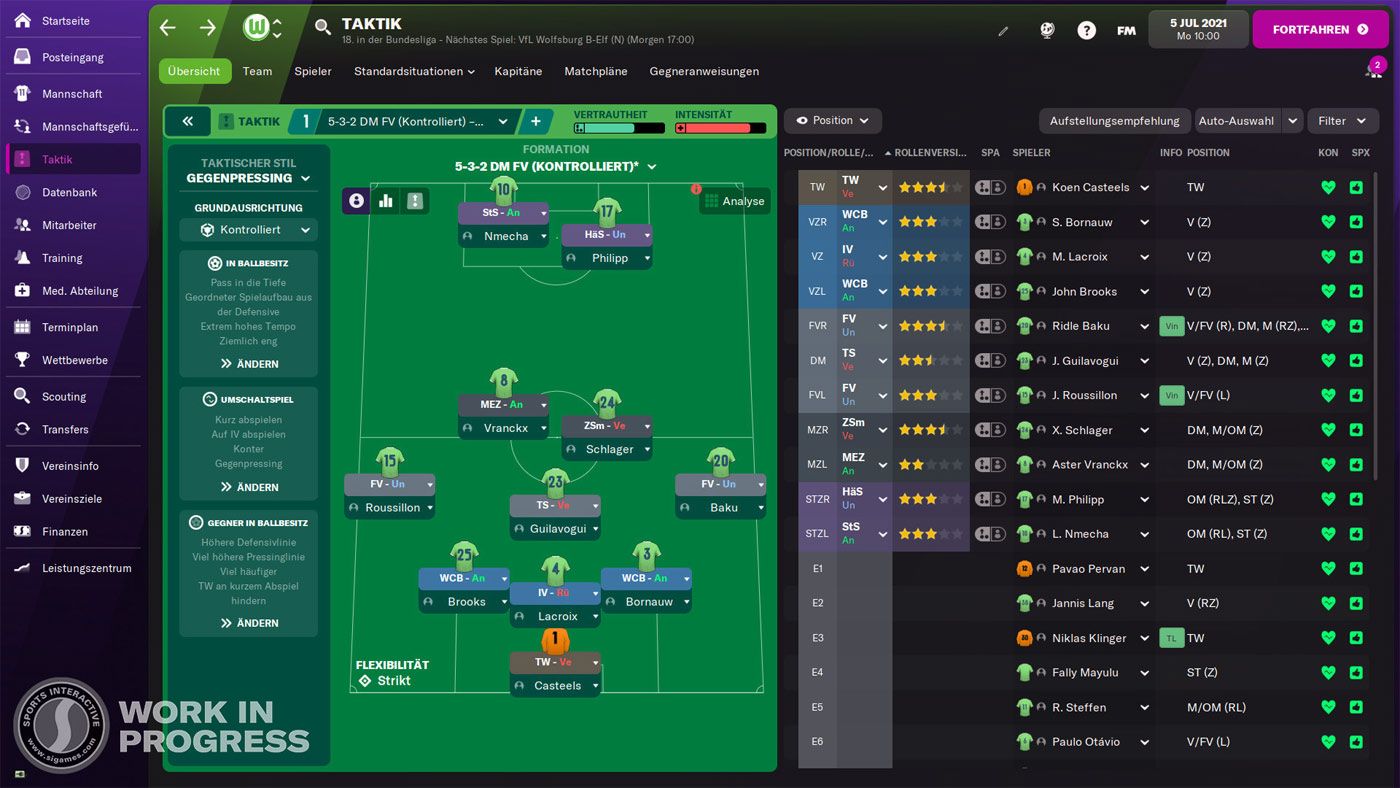Select the player faces view icon
This screenshot has height=788, width=1400.
[356, 201]
